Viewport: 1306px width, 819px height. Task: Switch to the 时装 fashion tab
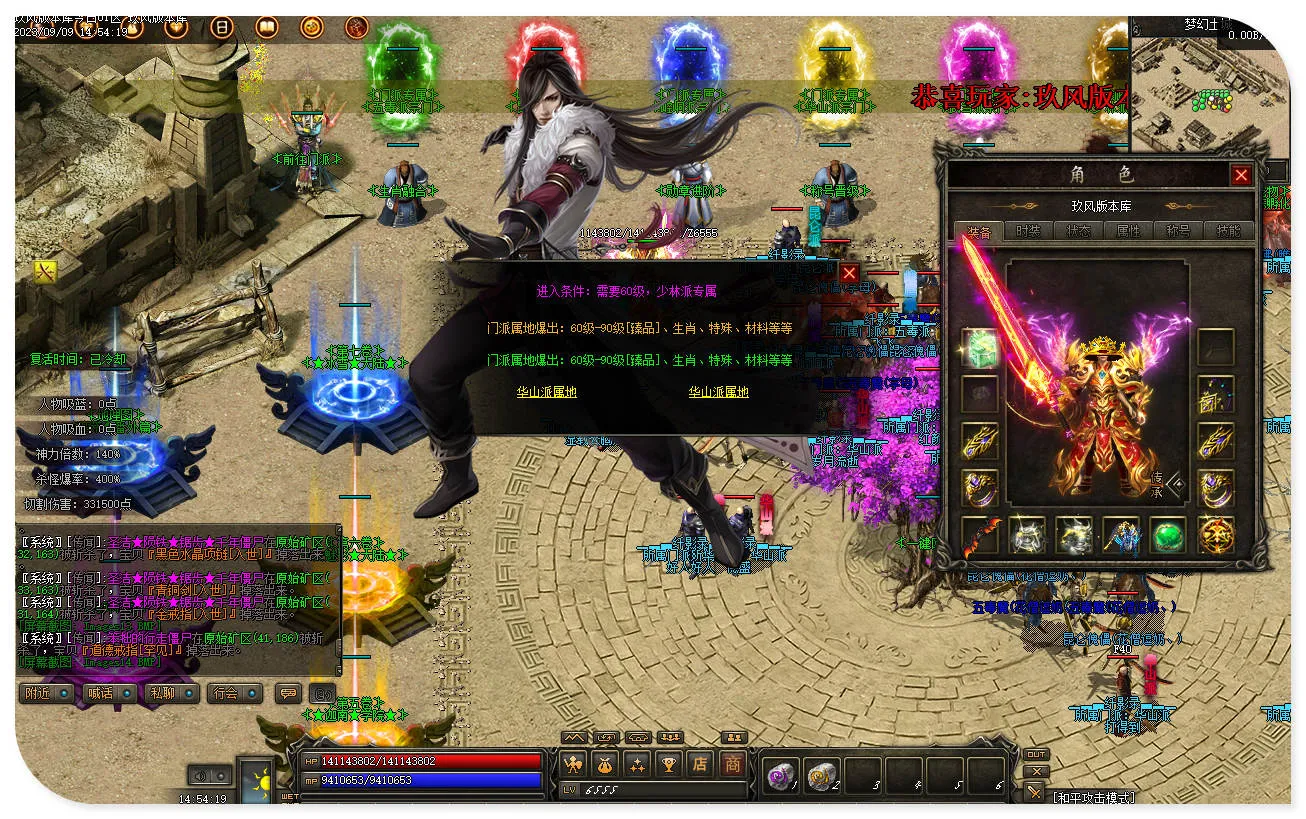click(x=1028, y=230)
